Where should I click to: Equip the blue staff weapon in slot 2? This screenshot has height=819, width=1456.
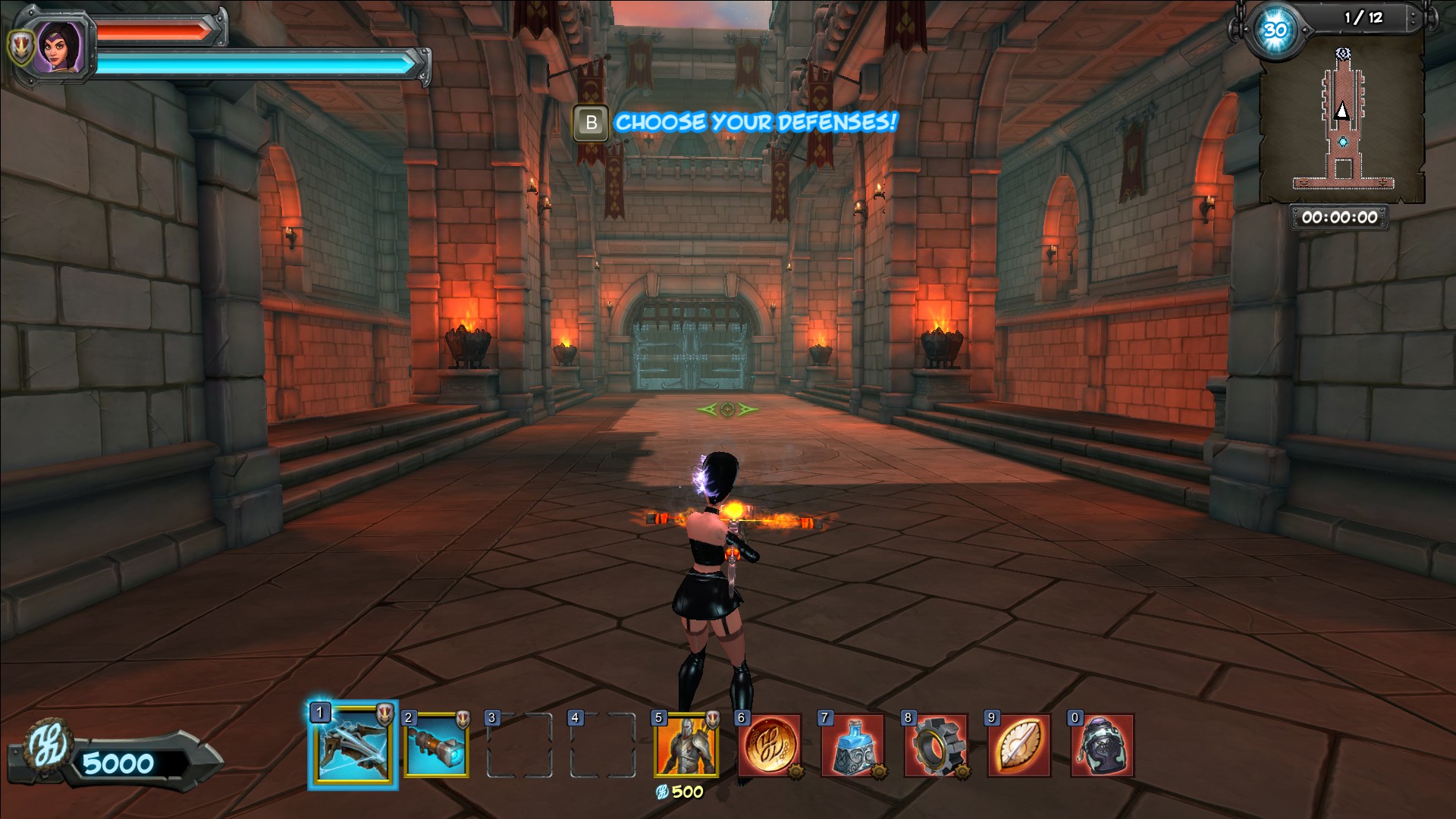click(x=436, y=745)
